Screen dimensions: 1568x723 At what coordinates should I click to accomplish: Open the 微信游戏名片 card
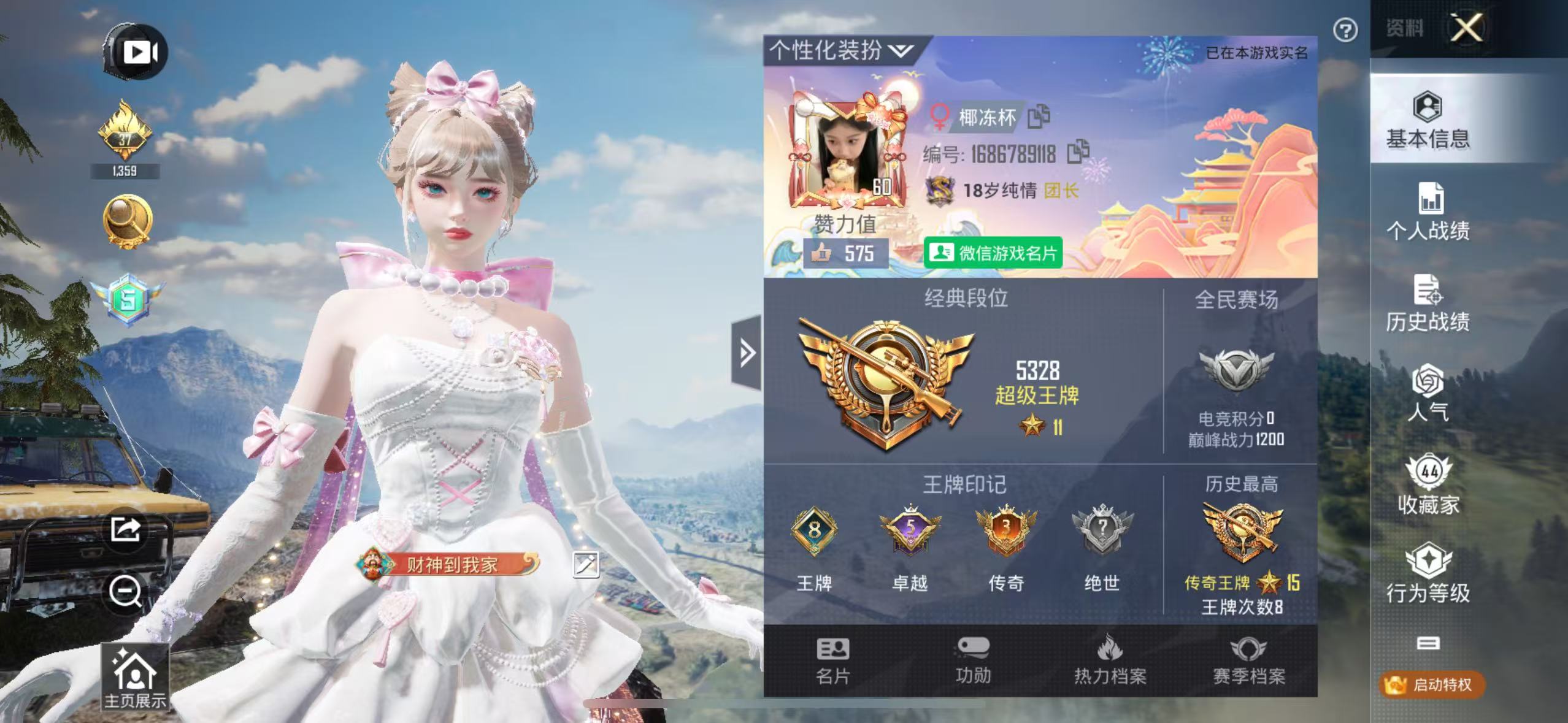pyautogui.click(x=993, y=253)
